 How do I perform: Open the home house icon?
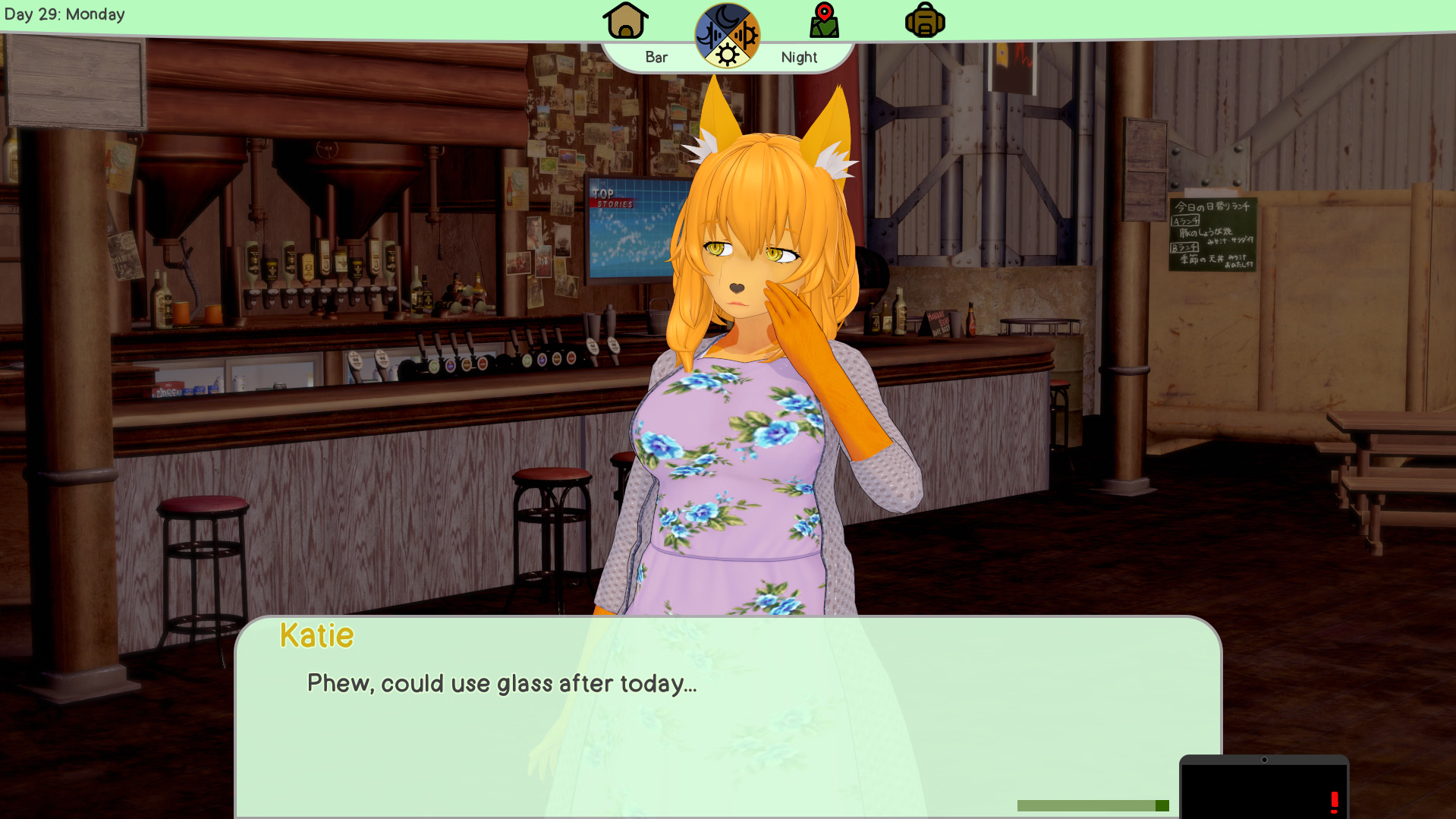(625, 20)
